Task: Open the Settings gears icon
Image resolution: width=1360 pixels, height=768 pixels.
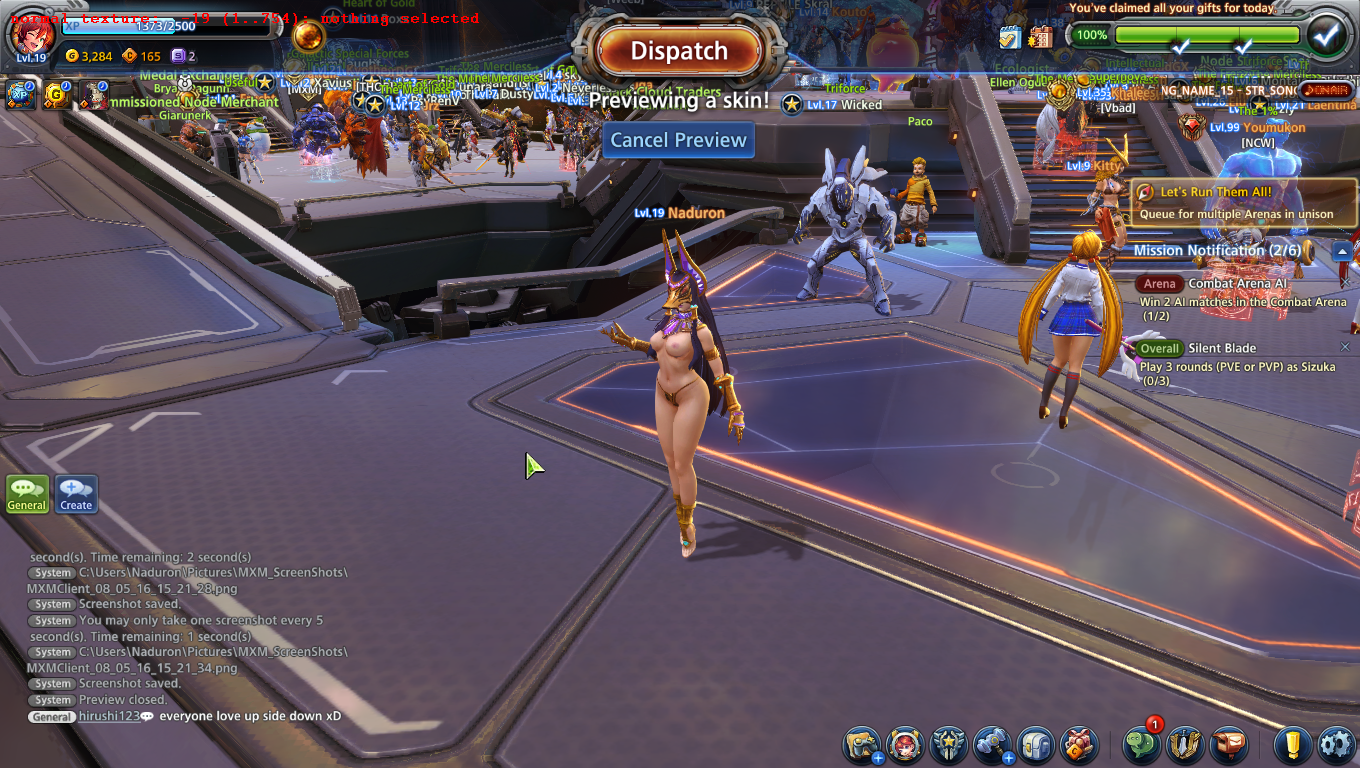Action: tap(1336, 745)
